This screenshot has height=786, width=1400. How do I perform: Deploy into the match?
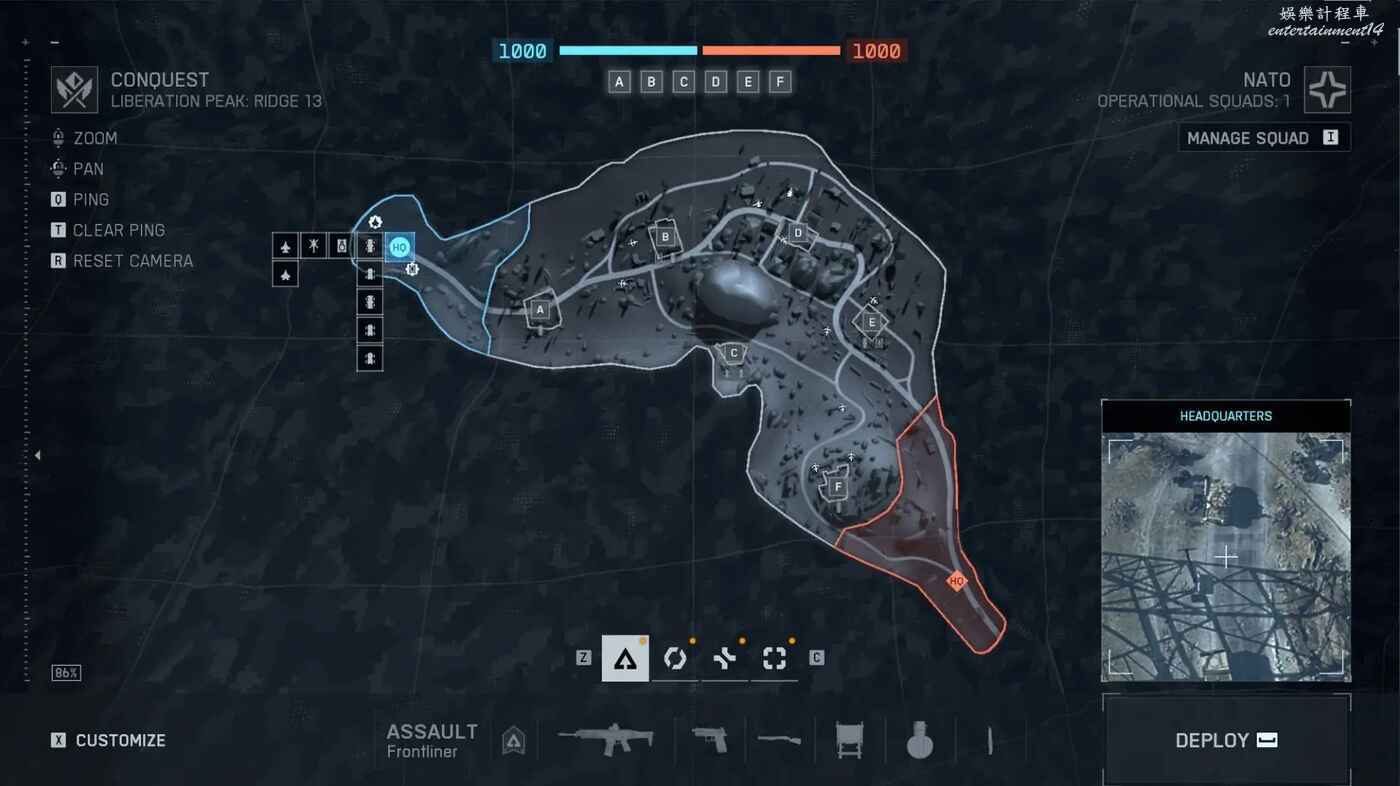[1226, 740]
